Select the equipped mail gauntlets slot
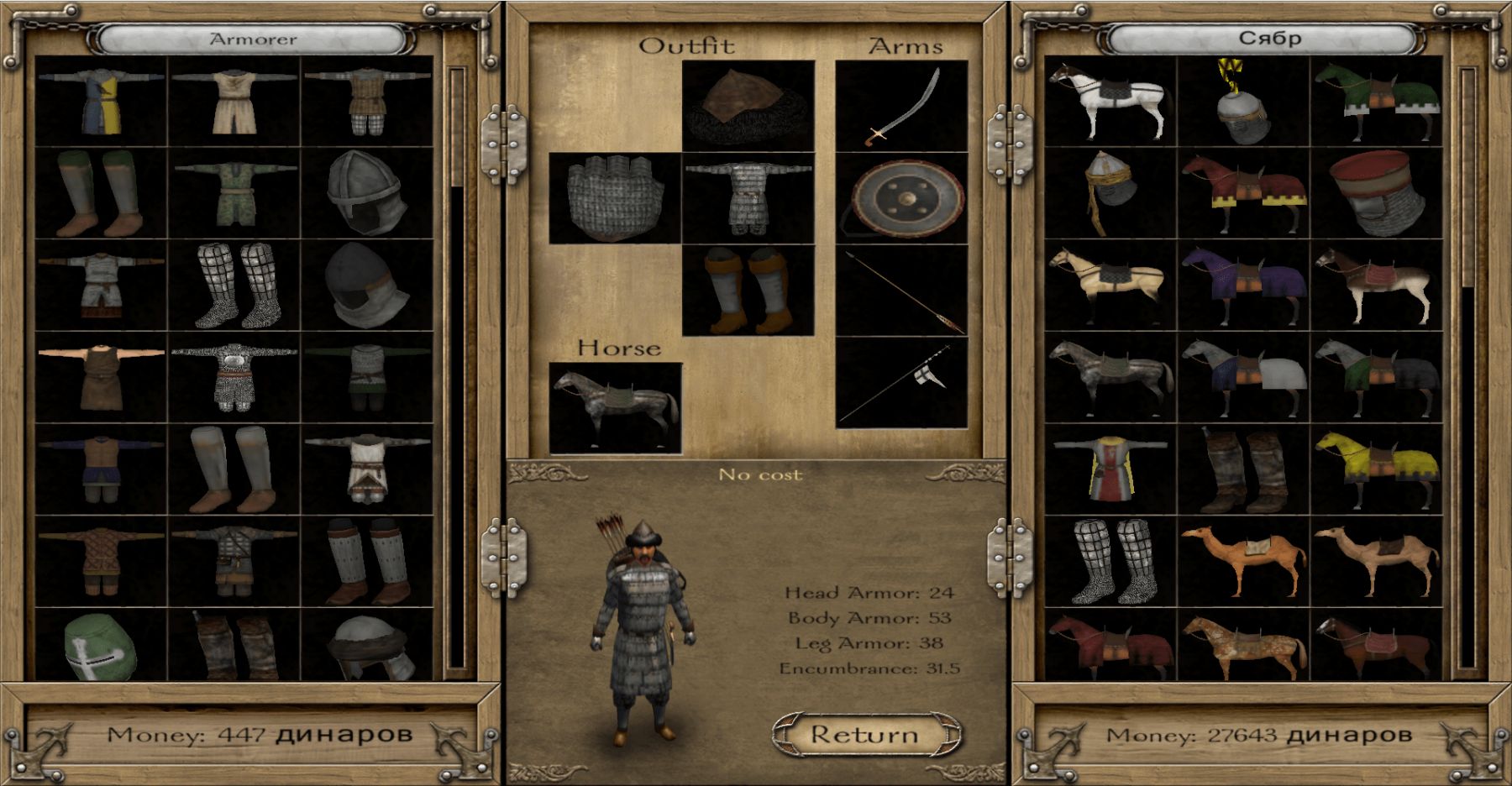This screenshot has width=1512, height=786. click(x=615, y=198)
